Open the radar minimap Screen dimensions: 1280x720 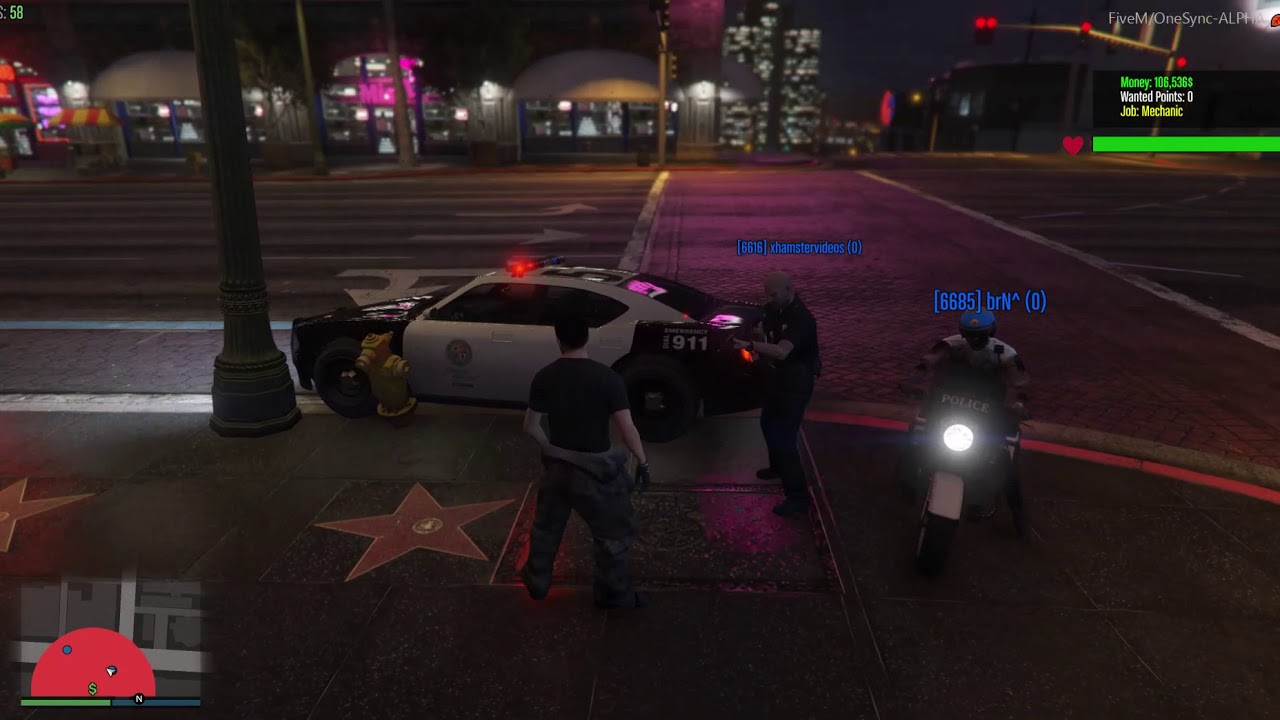click(x=110, y=640)
